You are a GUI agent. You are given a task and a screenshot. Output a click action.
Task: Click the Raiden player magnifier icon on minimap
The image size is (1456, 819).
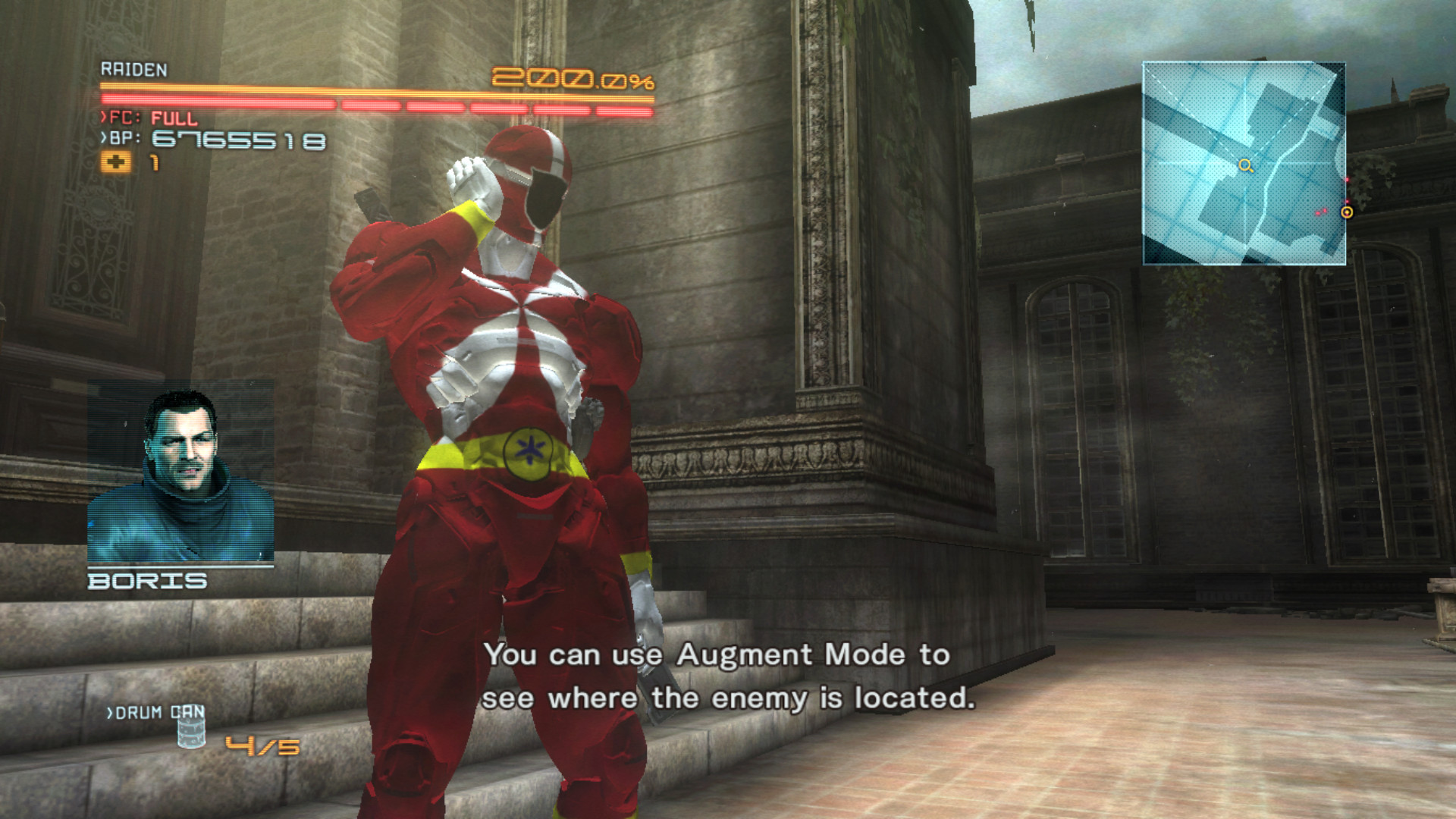(1247, 163)
